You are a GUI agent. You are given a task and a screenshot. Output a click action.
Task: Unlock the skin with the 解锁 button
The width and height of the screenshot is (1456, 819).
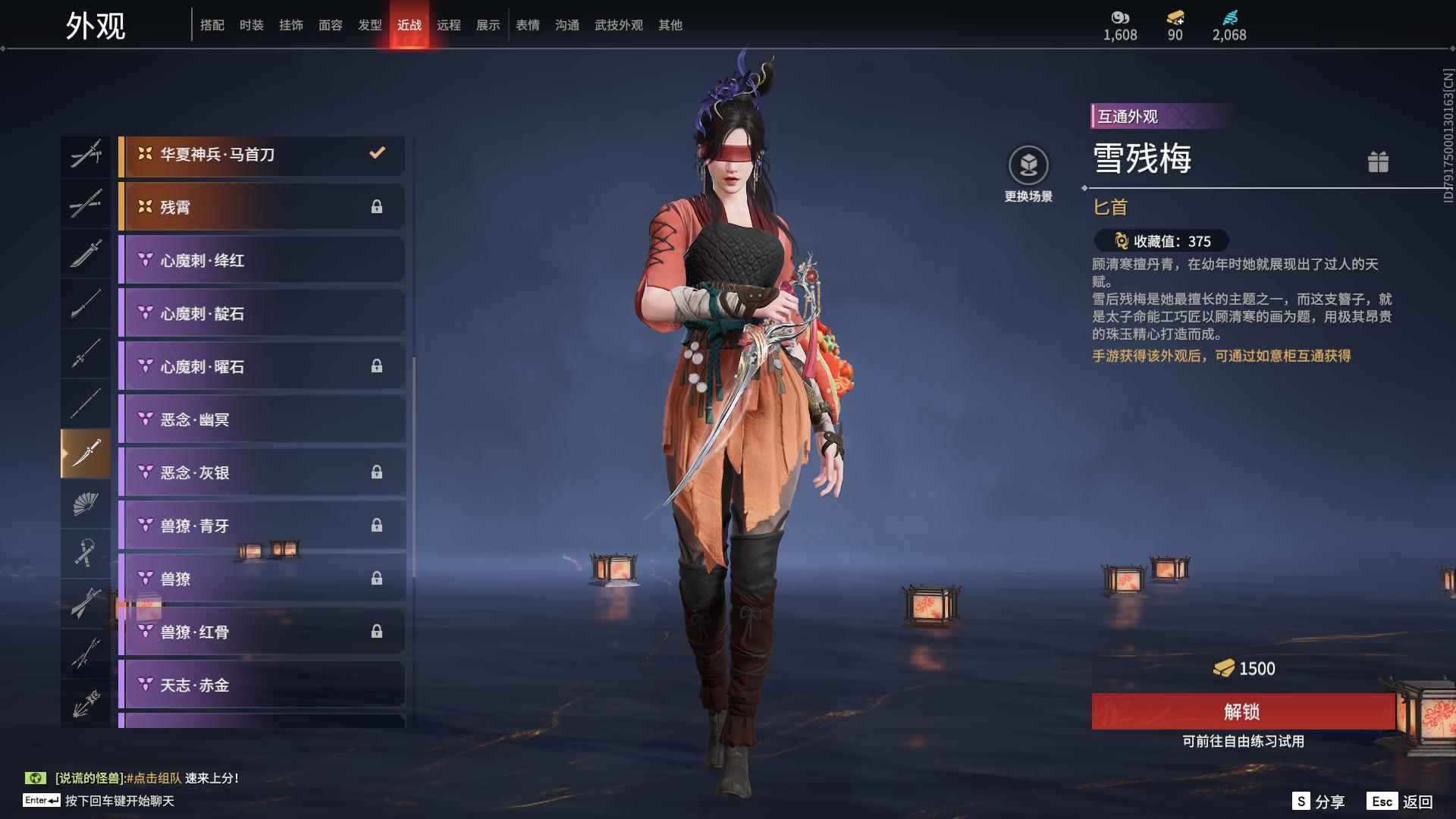point(1242,711)
